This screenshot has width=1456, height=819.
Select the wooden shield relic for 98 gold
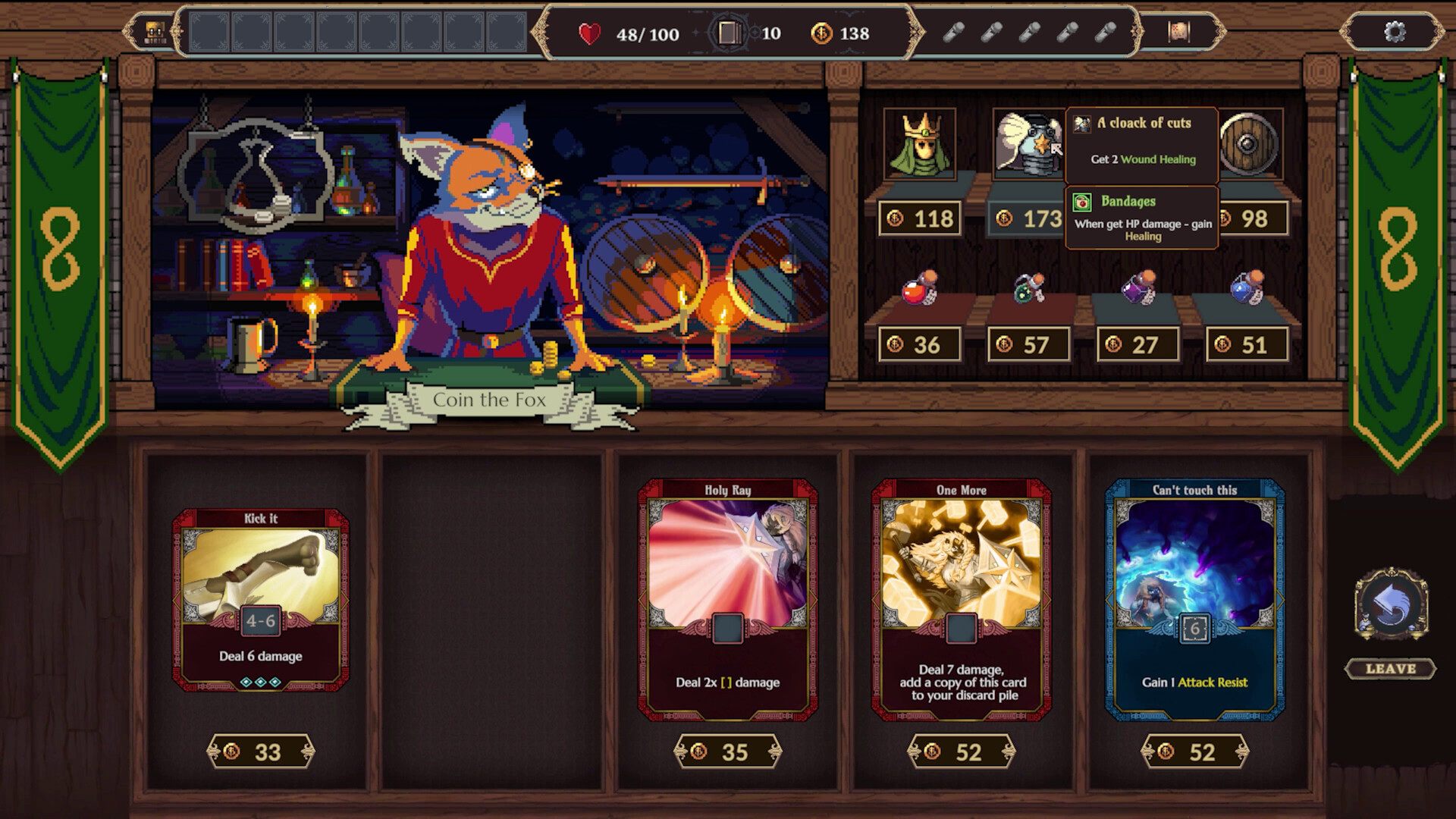point(1247,144)
